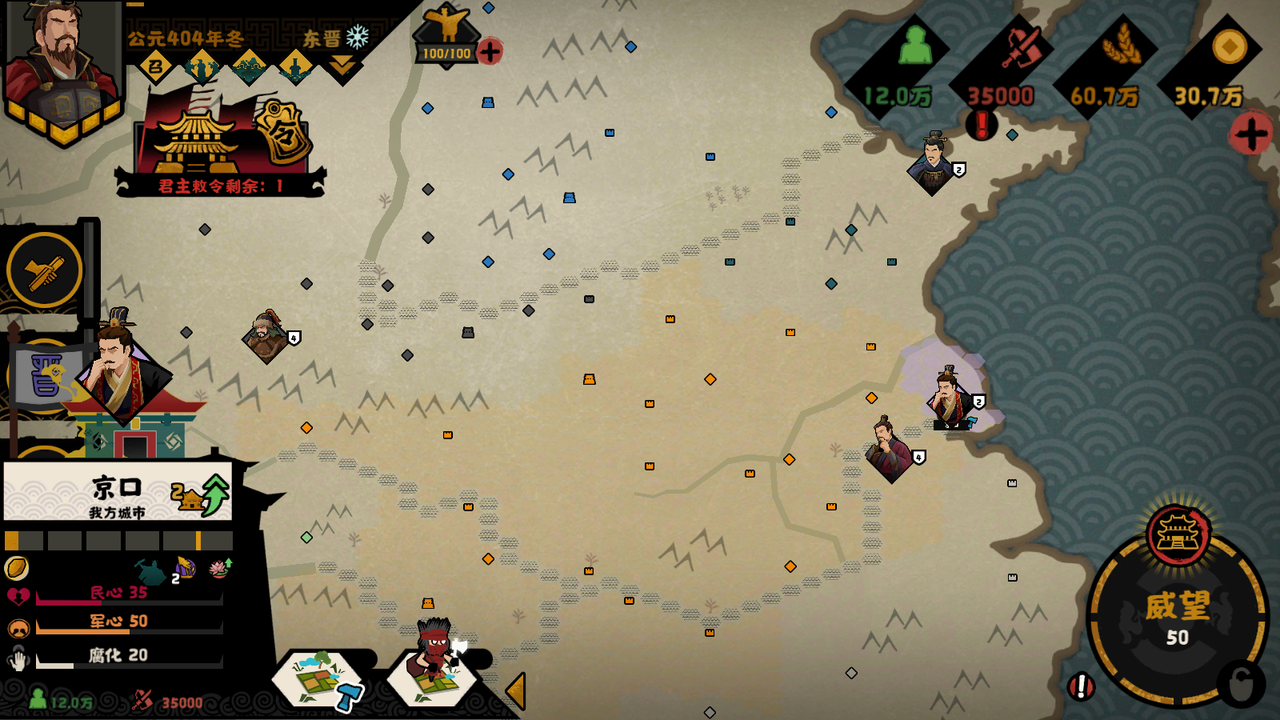Image resolution: width=1280 pixels, height=720 pixels.
Task: Open the mountain landscape diamond icon
Action: pyautogui.click(x=249, y=68)
